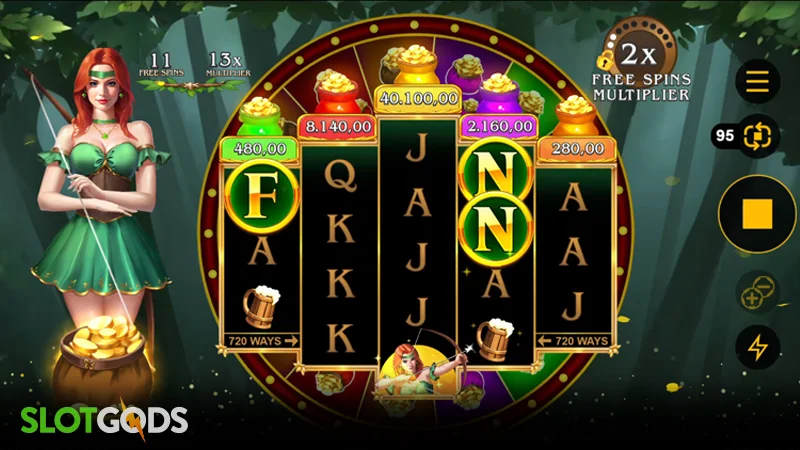
Task: Open the hamburger menu
Action: (x=757, y=82)
